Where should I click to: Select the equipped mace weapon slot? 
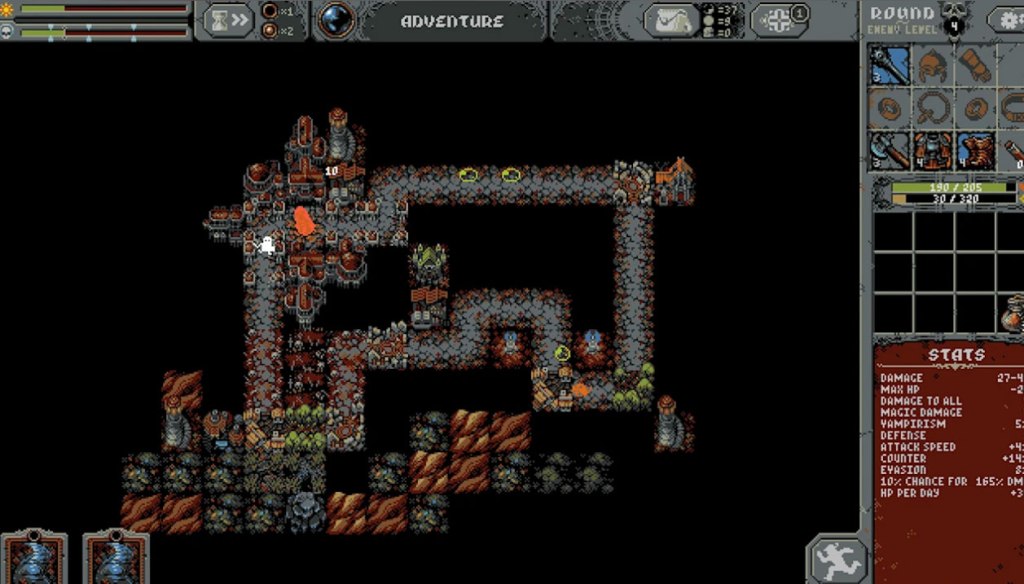[x=890, y=66]
